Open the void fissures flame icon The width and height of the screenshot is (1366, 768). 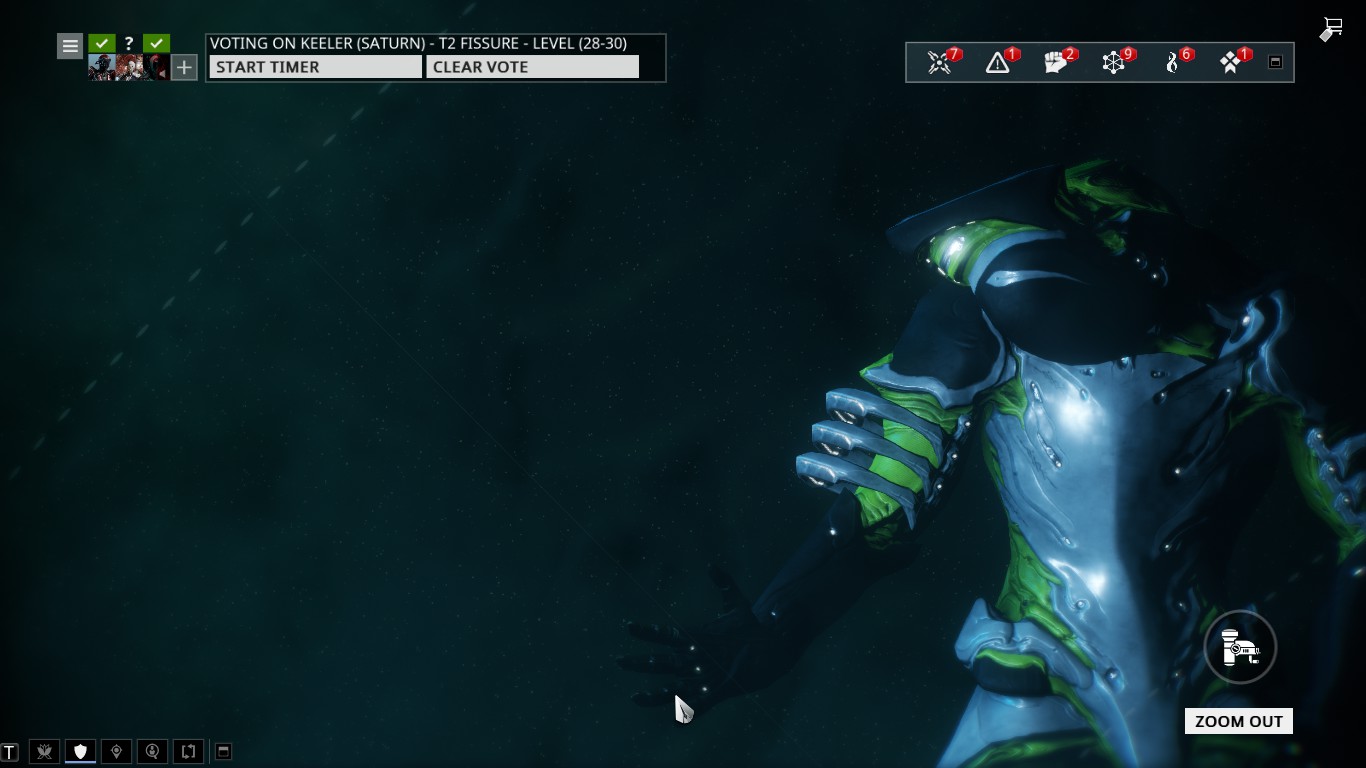coord(1174,63)
